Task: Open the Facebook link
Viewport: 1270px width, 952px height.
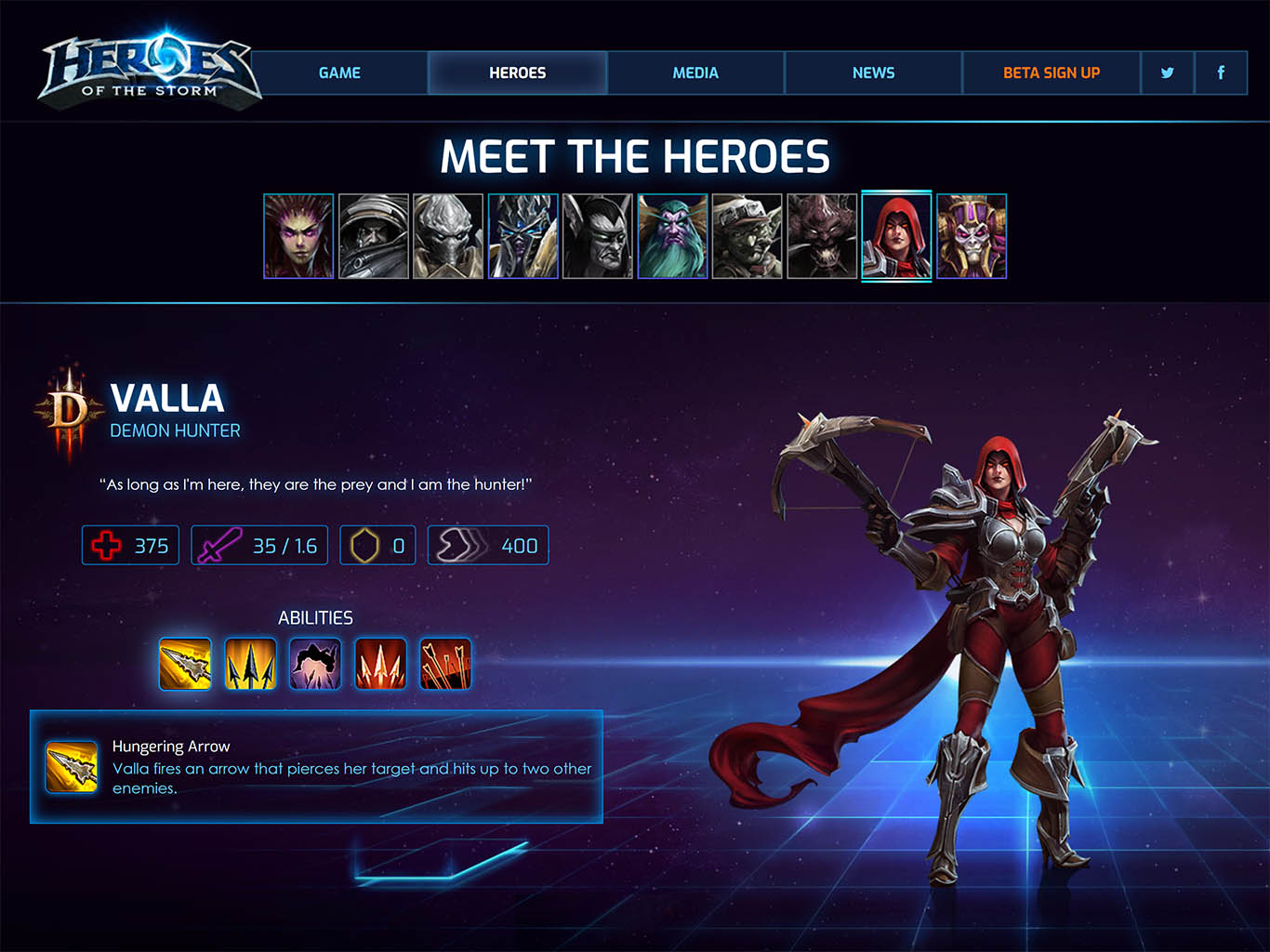Action: (x=1221, y=73)
